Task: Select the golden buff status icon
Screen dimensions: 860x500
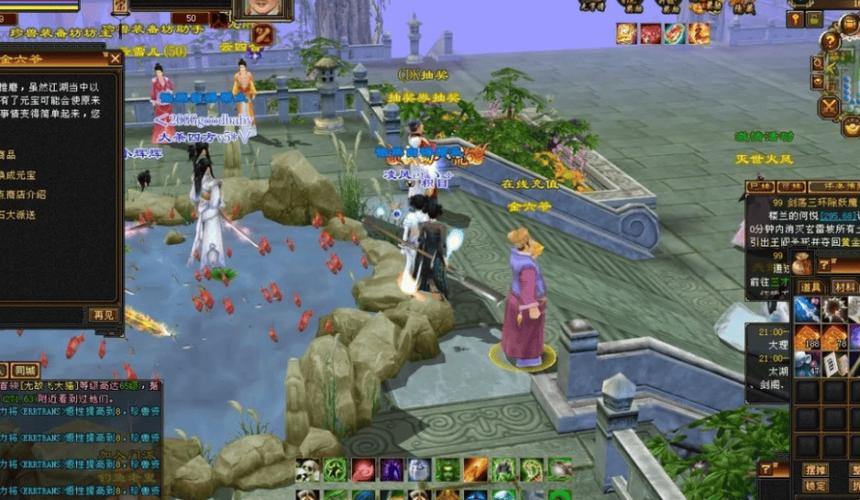Action: pos(627,33)
